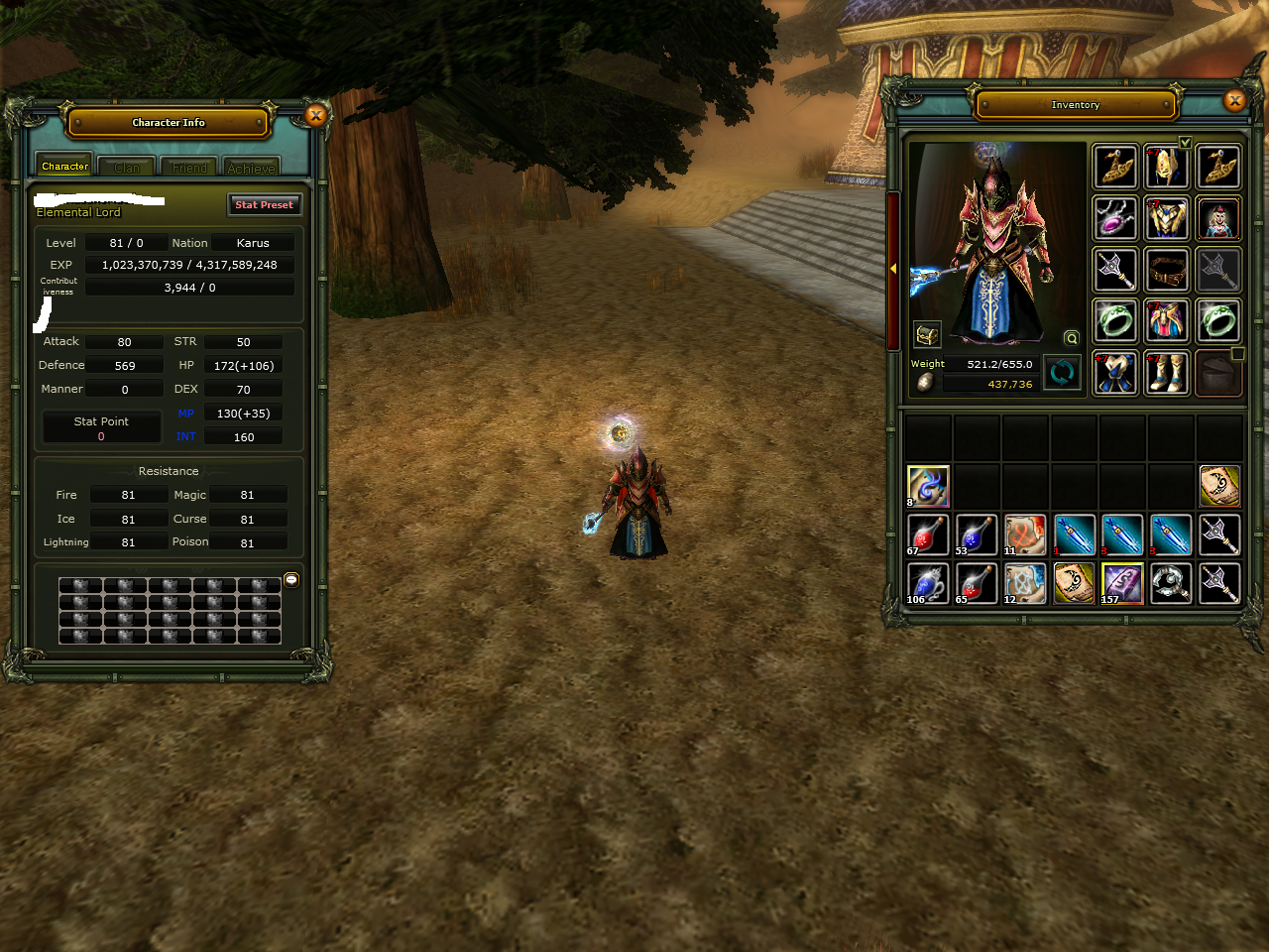
Task: Open the Stat Preset button
Action: (264, 204)
